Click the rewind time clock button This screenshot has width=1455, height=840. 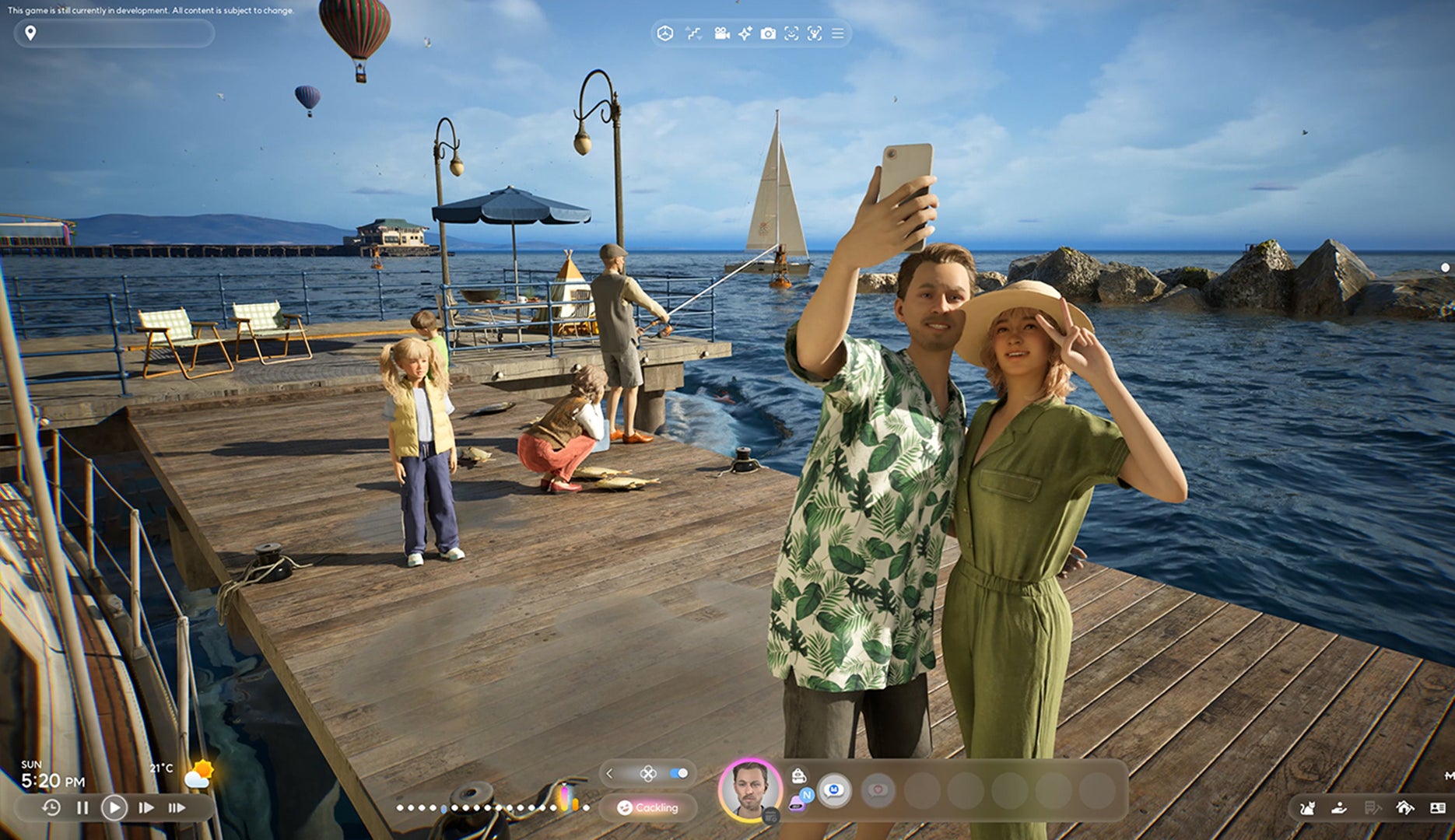coord(51,807)
